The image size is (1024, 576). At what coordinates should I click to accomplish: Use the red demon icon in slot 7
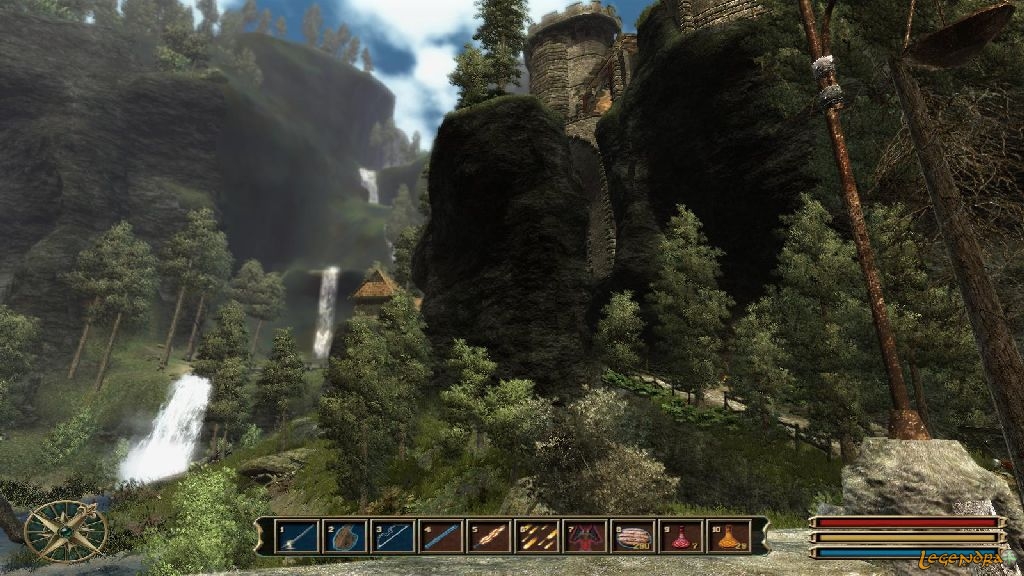[585, 536]
